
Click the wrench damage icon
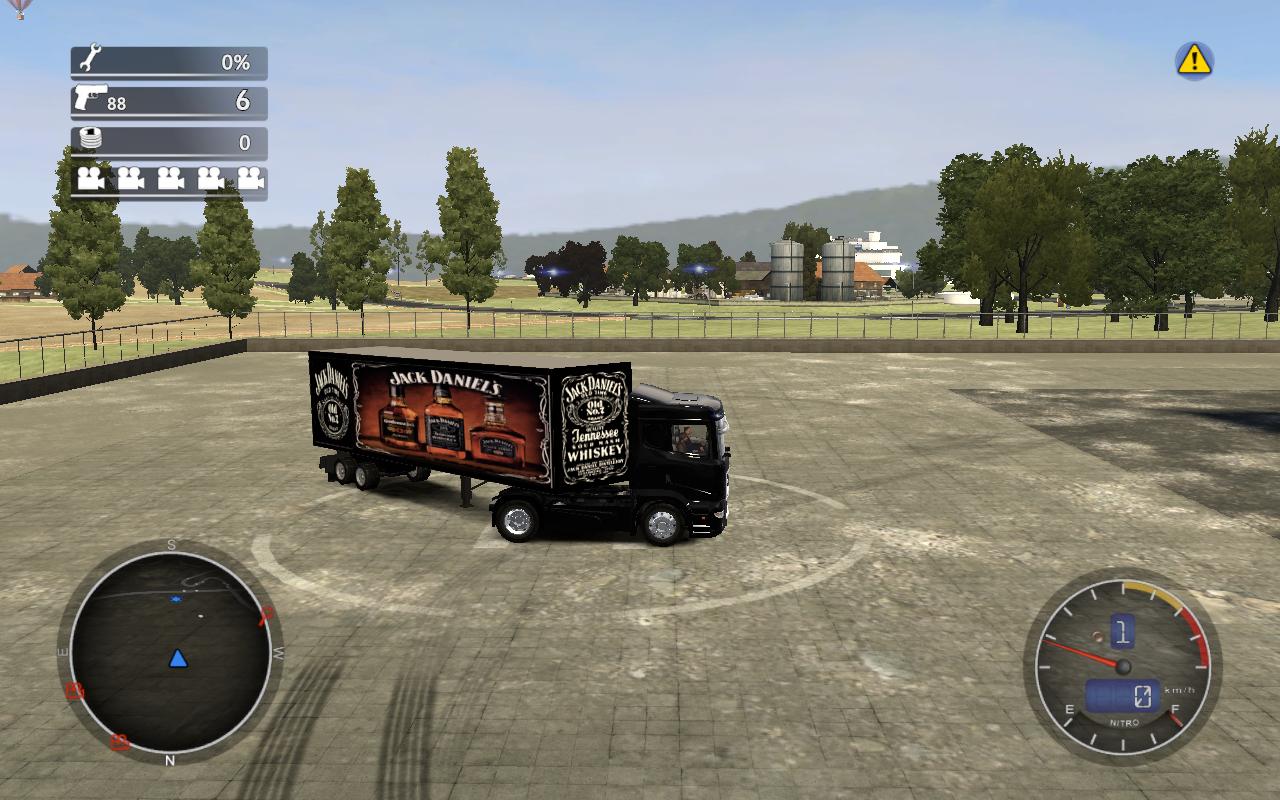[x=90, y=59]
